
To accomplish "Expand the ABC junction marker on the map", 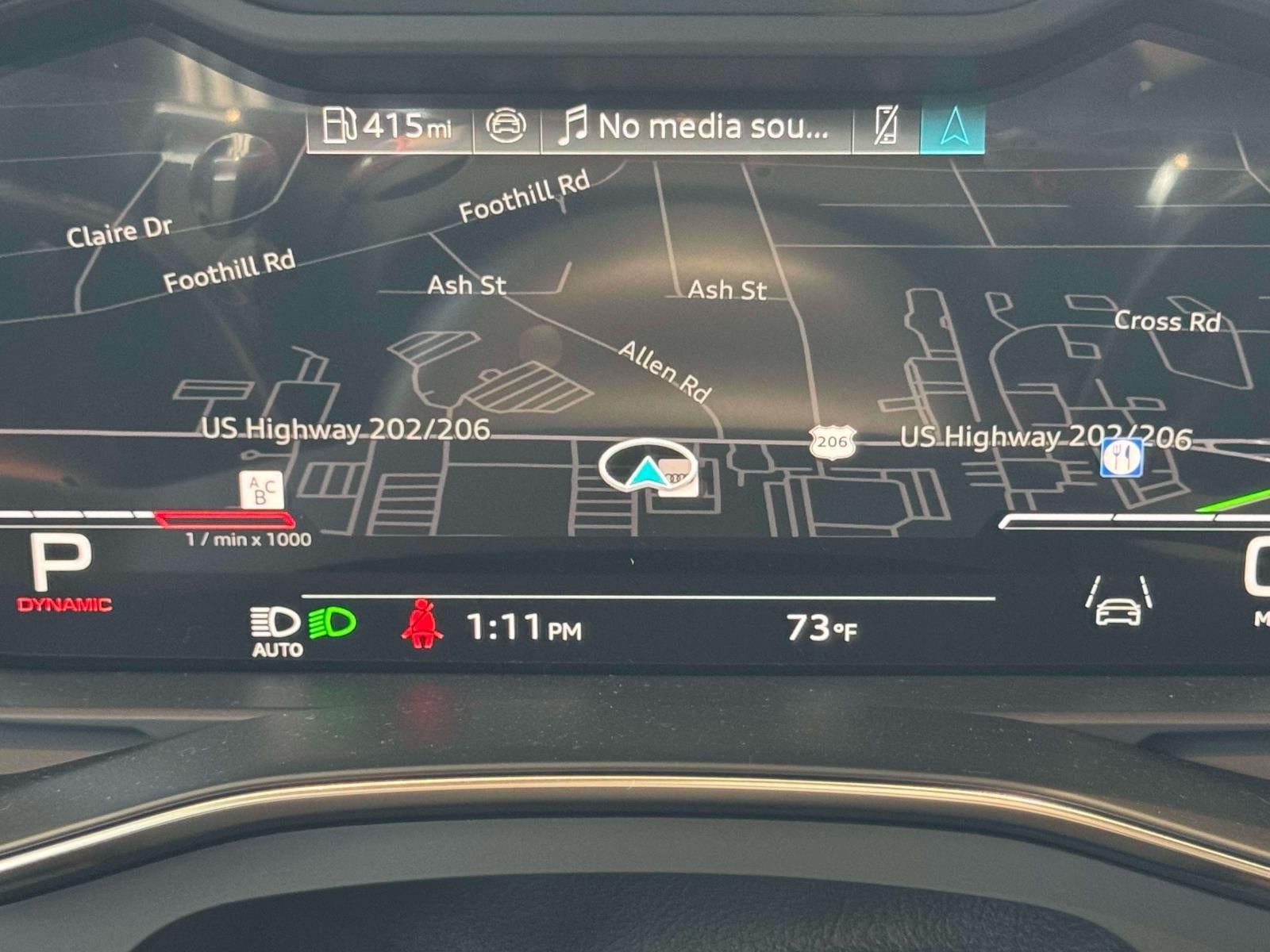I will [260, 489].
